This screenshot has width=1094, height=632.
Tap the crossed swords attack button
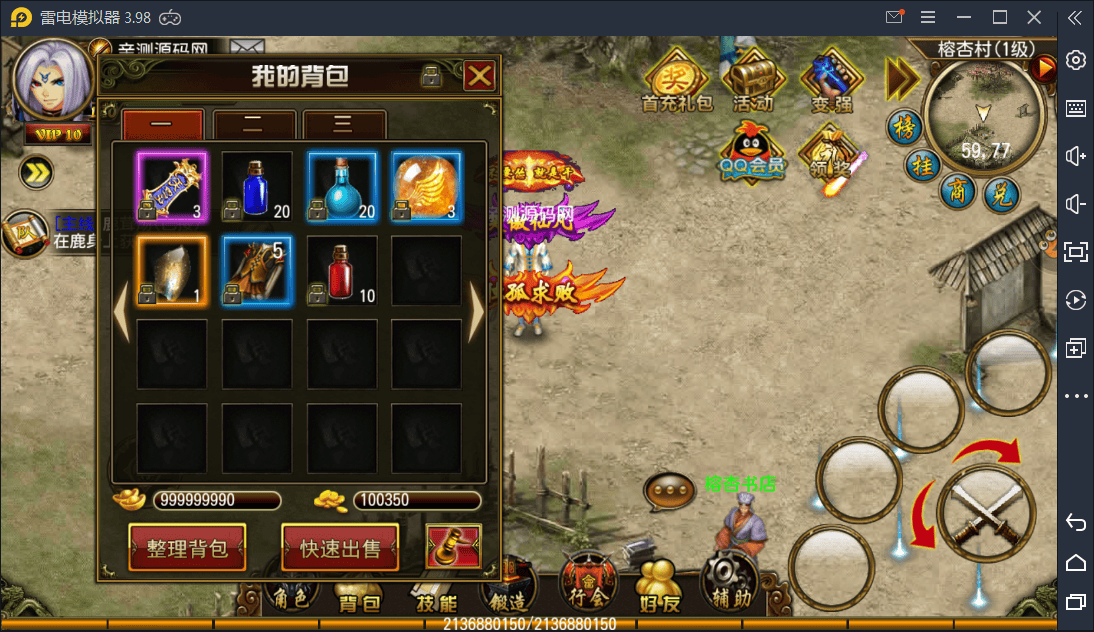click(985, 513)
